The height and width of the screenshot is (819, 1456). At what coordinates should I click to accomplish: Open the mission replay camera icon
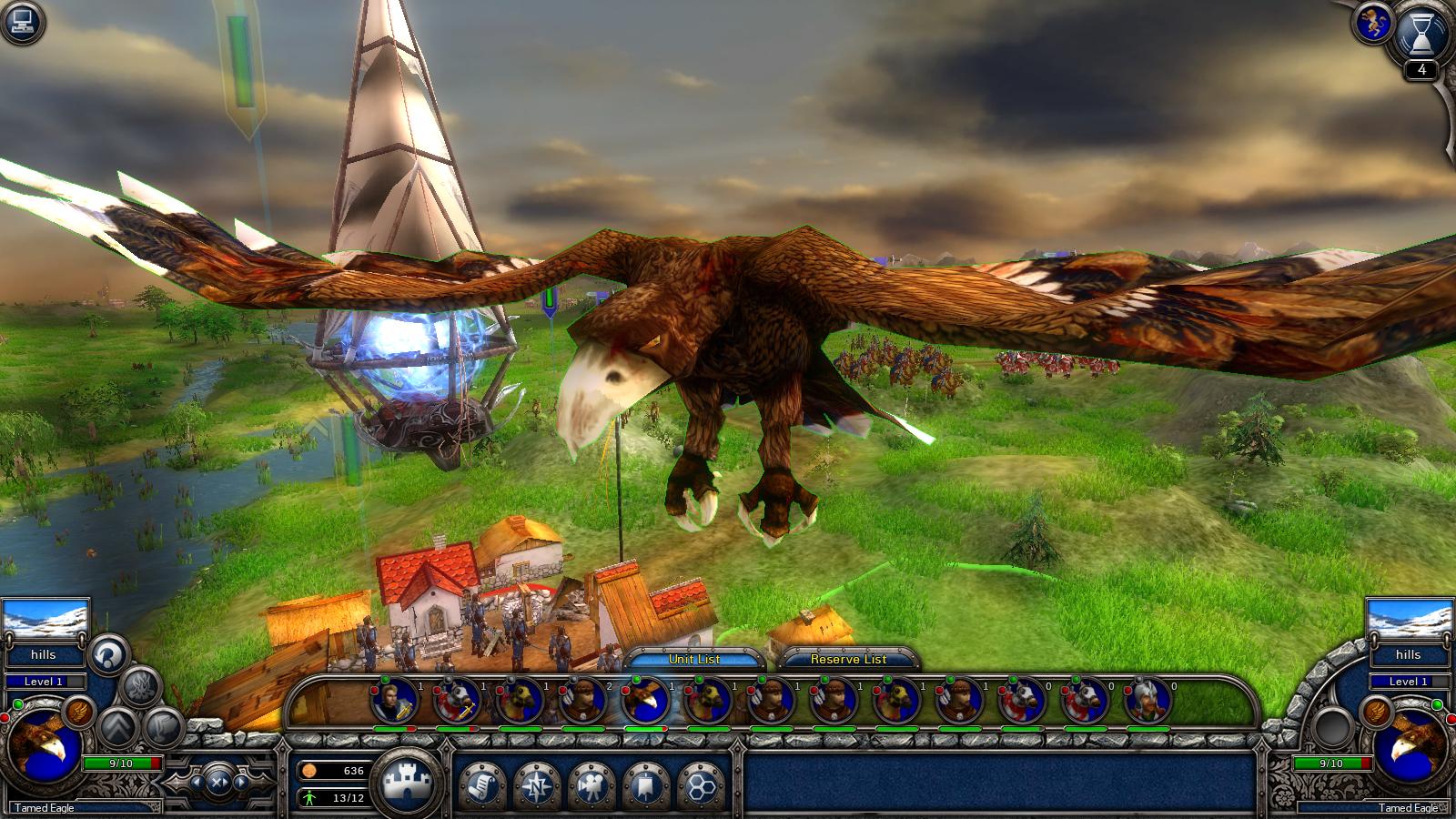click(592, 784)
